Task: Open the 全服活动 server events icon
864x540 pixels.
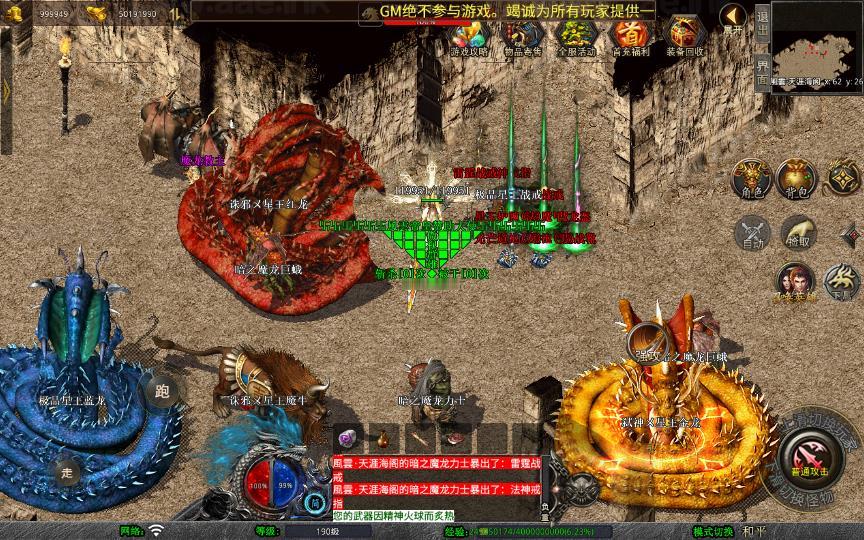Action: pyautogui.click(x=576, y=37)
